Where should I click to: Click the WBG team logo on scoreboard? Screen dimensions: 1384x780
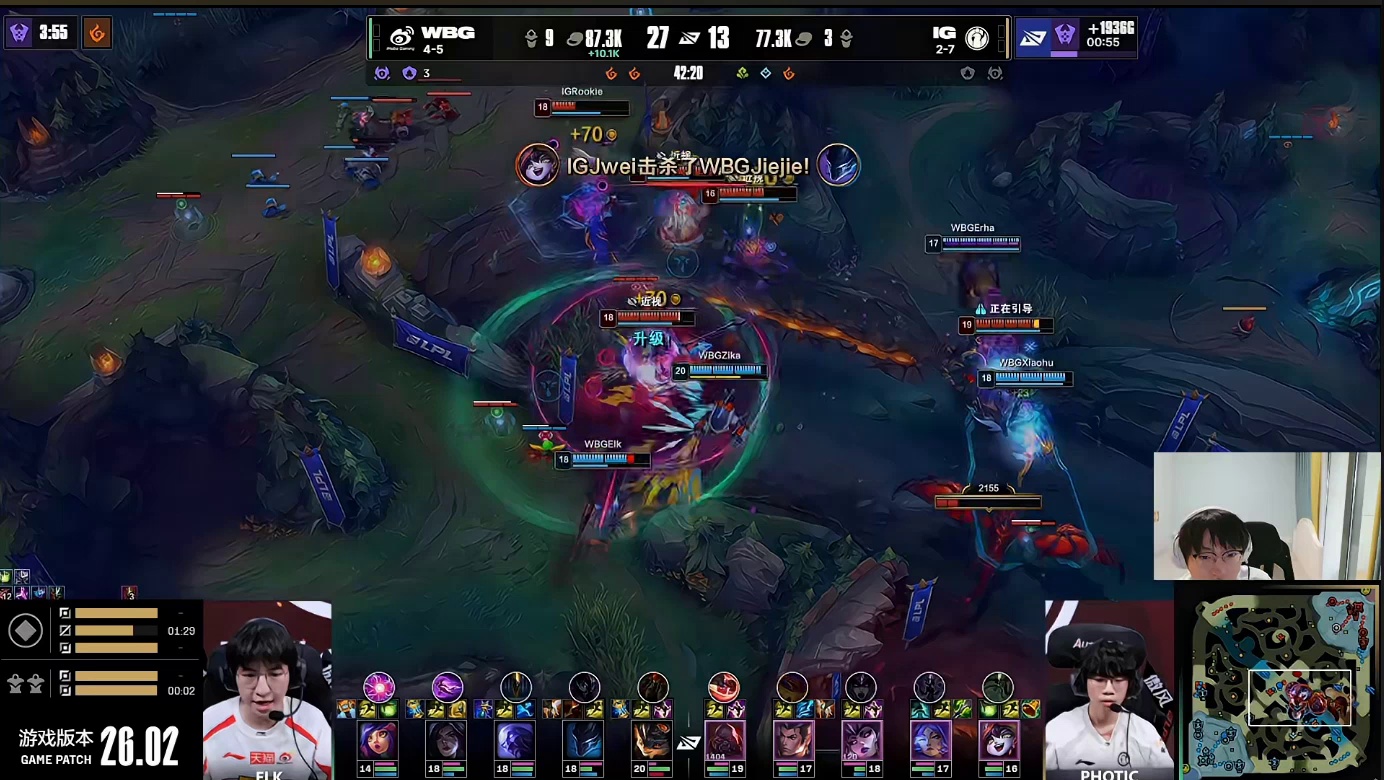(402, 38)
